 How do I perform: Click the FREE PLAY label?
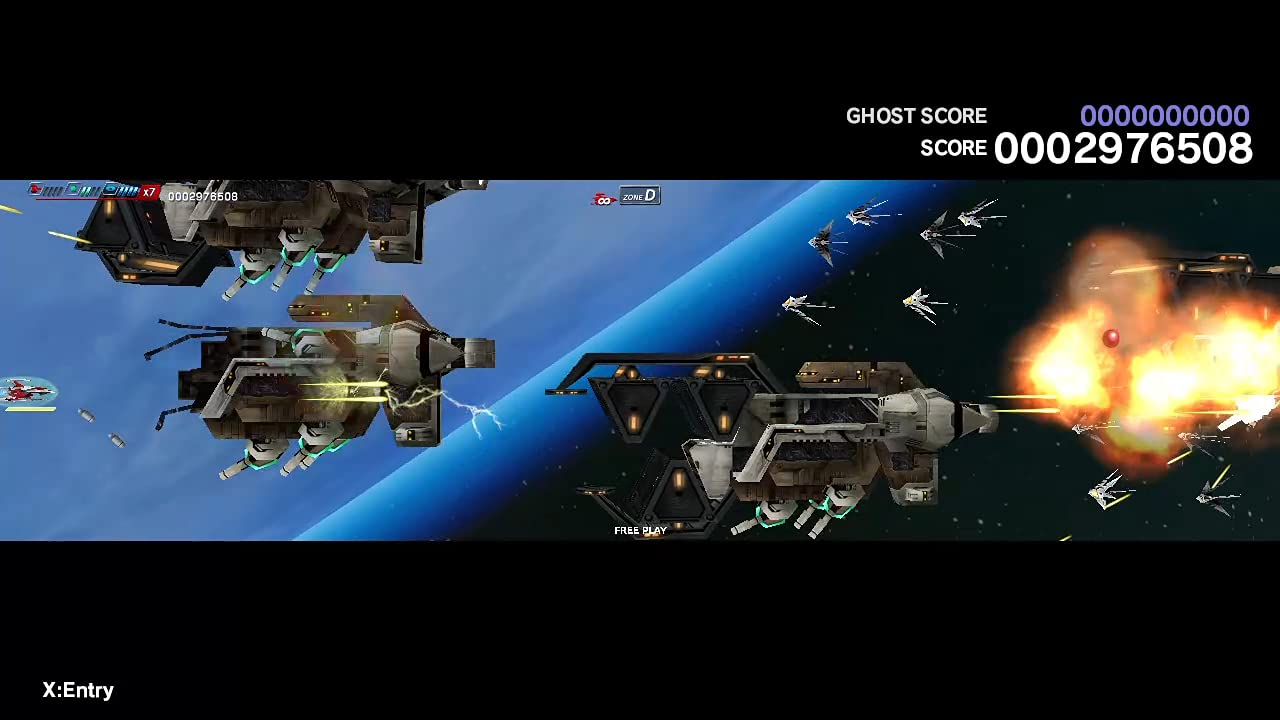639,530
